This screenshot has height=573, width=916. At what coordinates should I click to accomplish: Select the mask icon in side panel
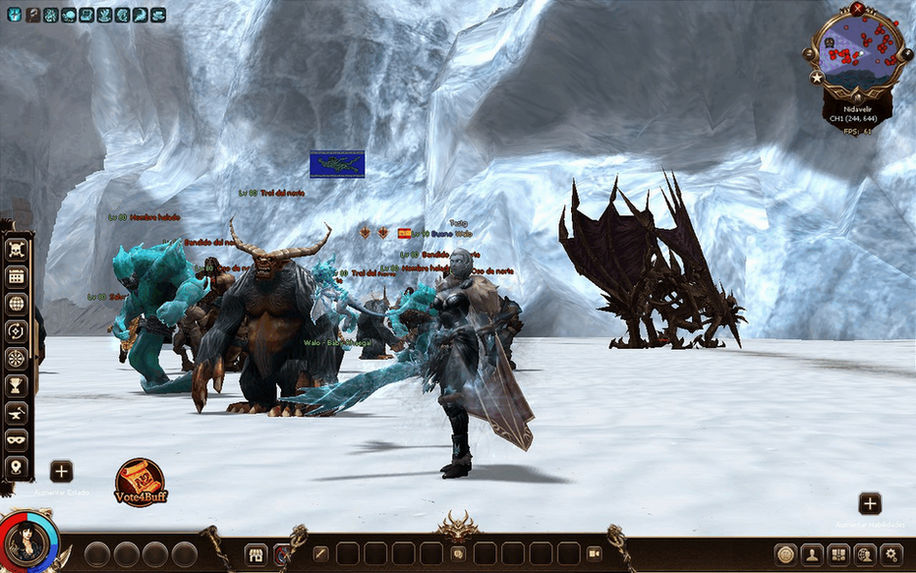pyautogui.click(x=16, y=439)
